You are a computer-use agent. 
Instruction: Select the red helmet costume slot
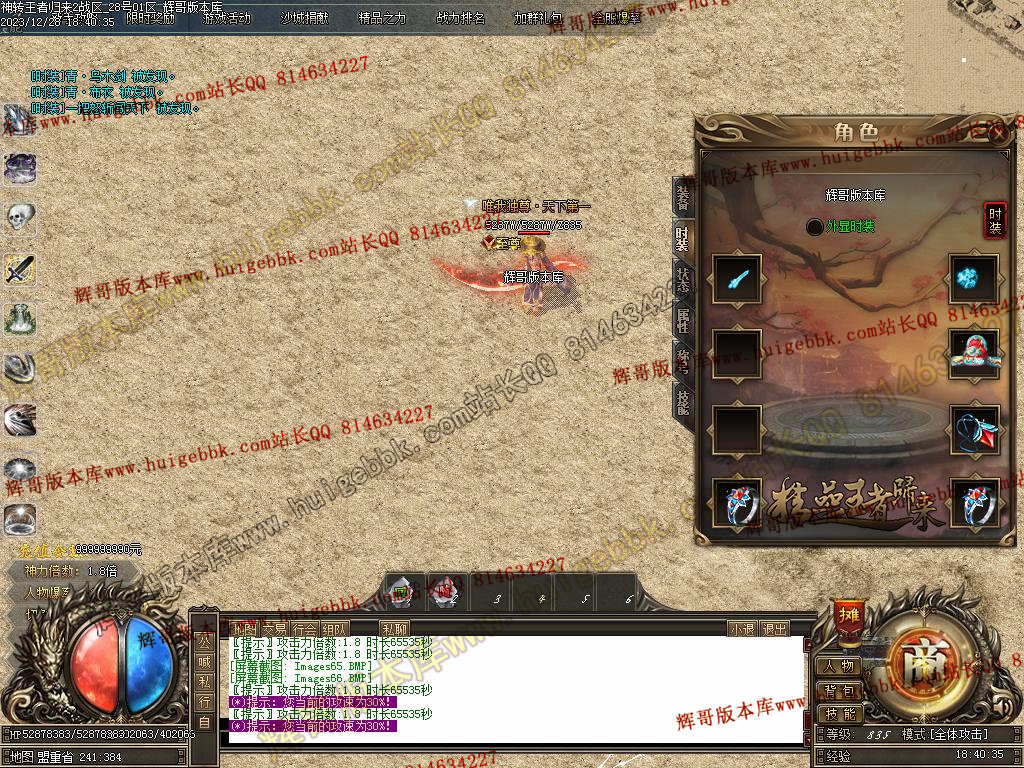coord(974,353)
